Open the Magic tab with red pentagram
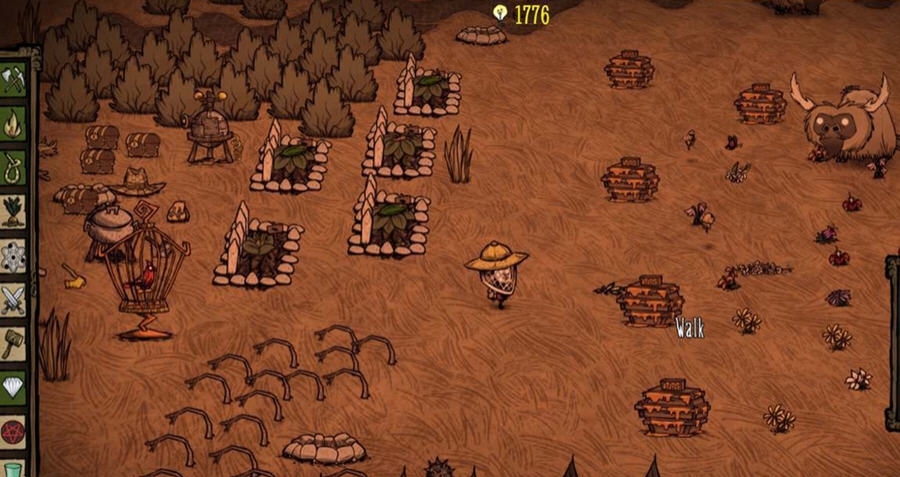Screen dimensions: 900x477 (13, 431)
